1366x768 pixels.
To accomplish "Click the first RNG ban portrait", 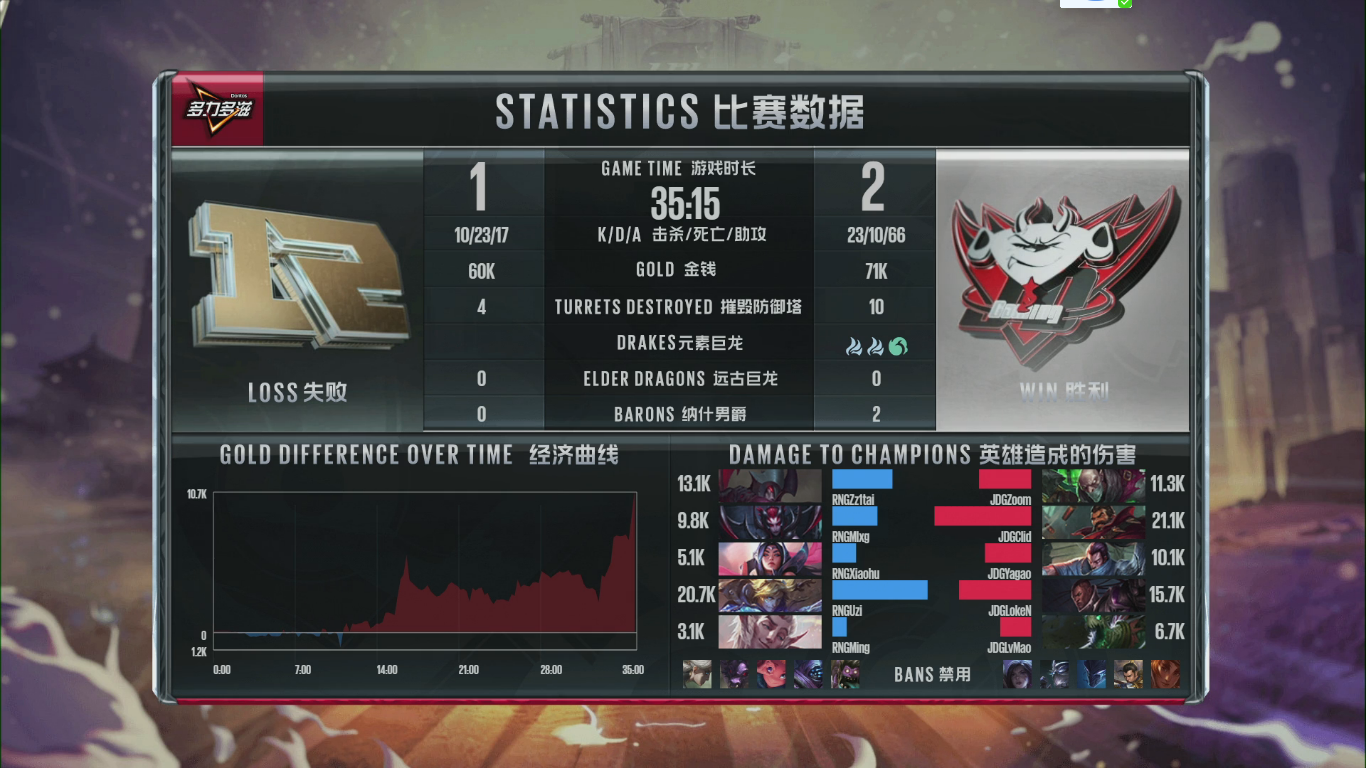I will (x=697, y=674).
